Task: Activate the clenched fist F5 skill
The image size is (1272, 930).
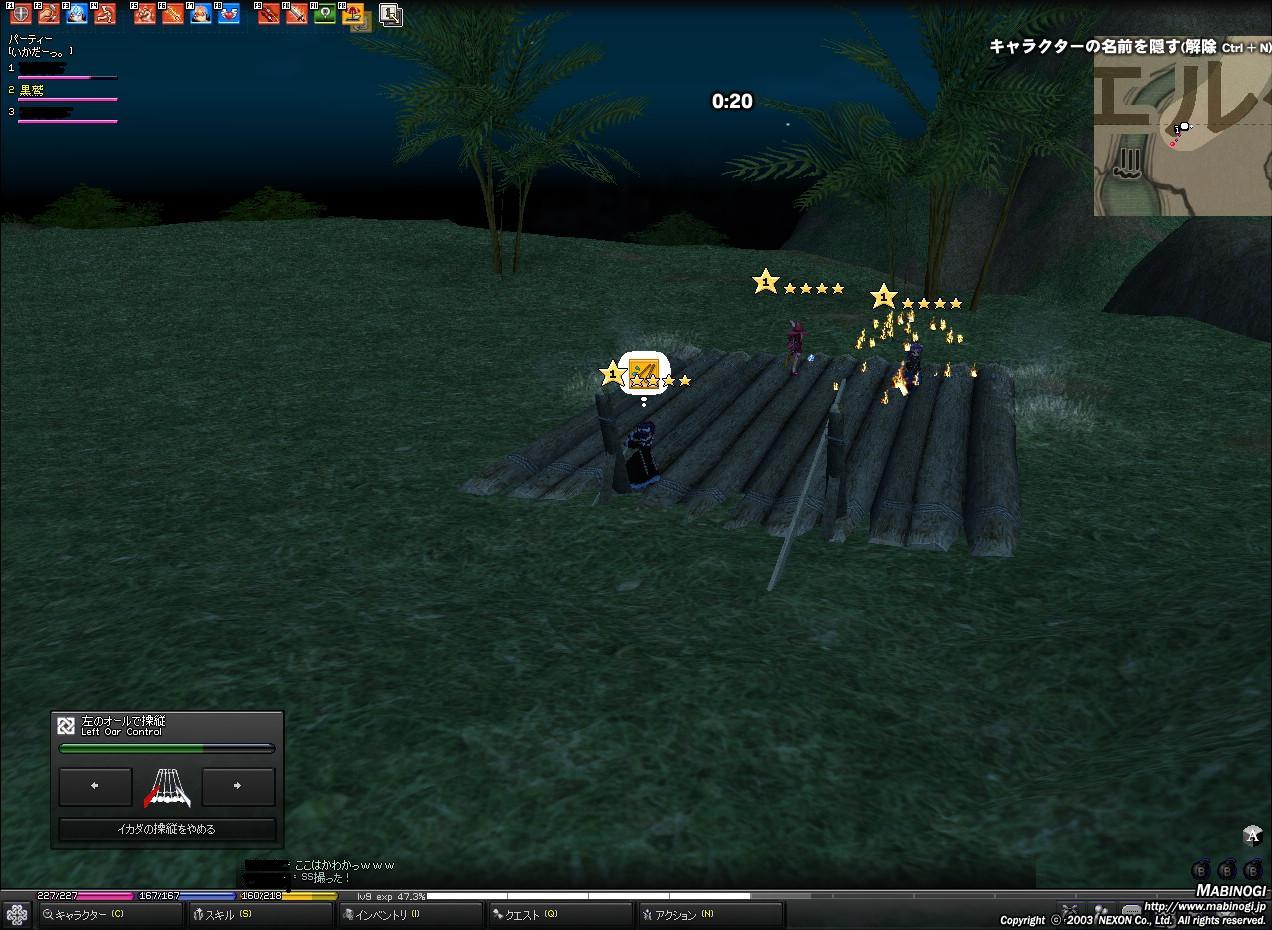Action: click(x=145, y=14)
